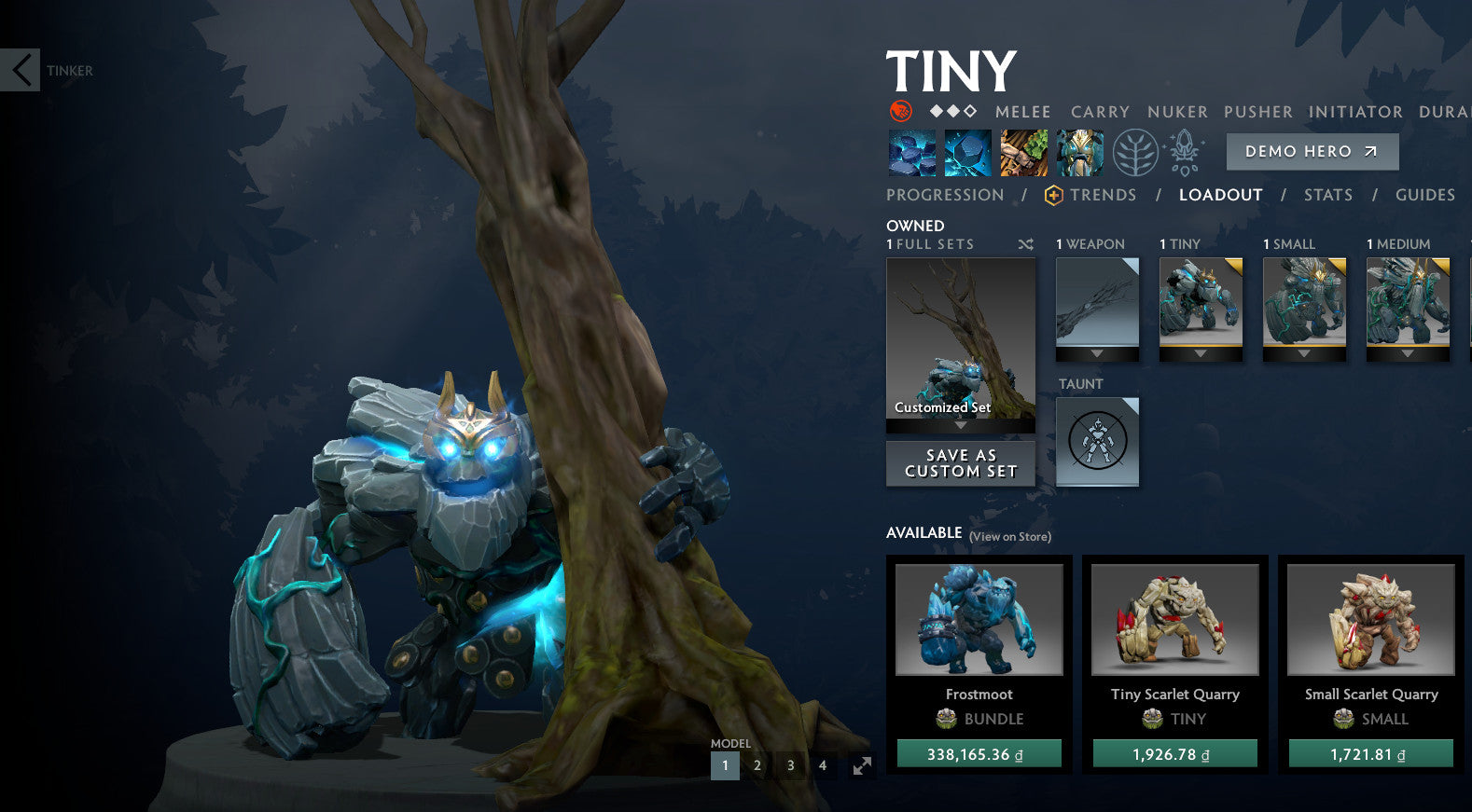Screen dimensions: 1472x812
Task: Click the Toss ability icon
Action: [x=967, y=152]
